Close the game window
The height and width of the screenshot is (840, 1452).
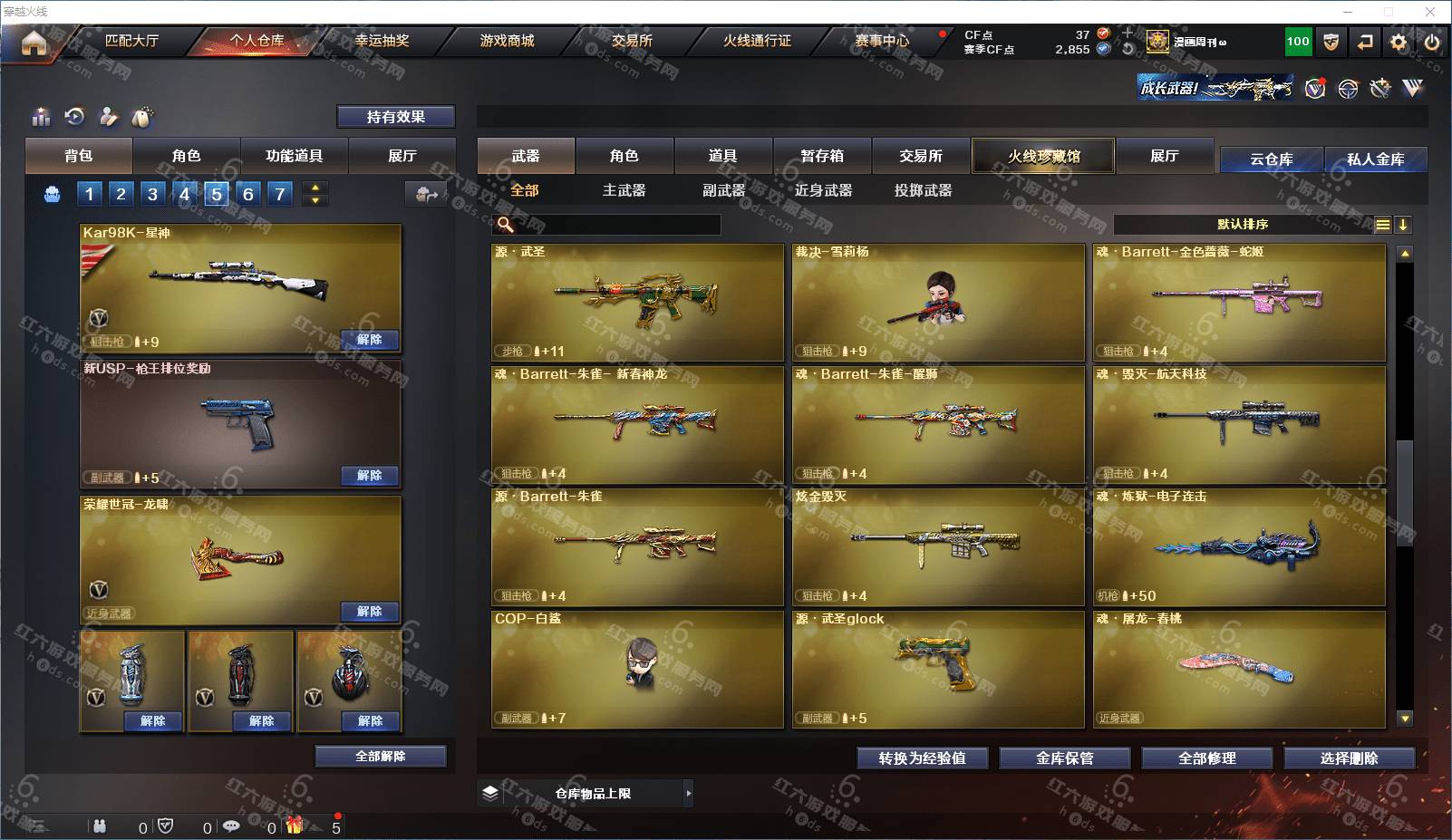1430,12
